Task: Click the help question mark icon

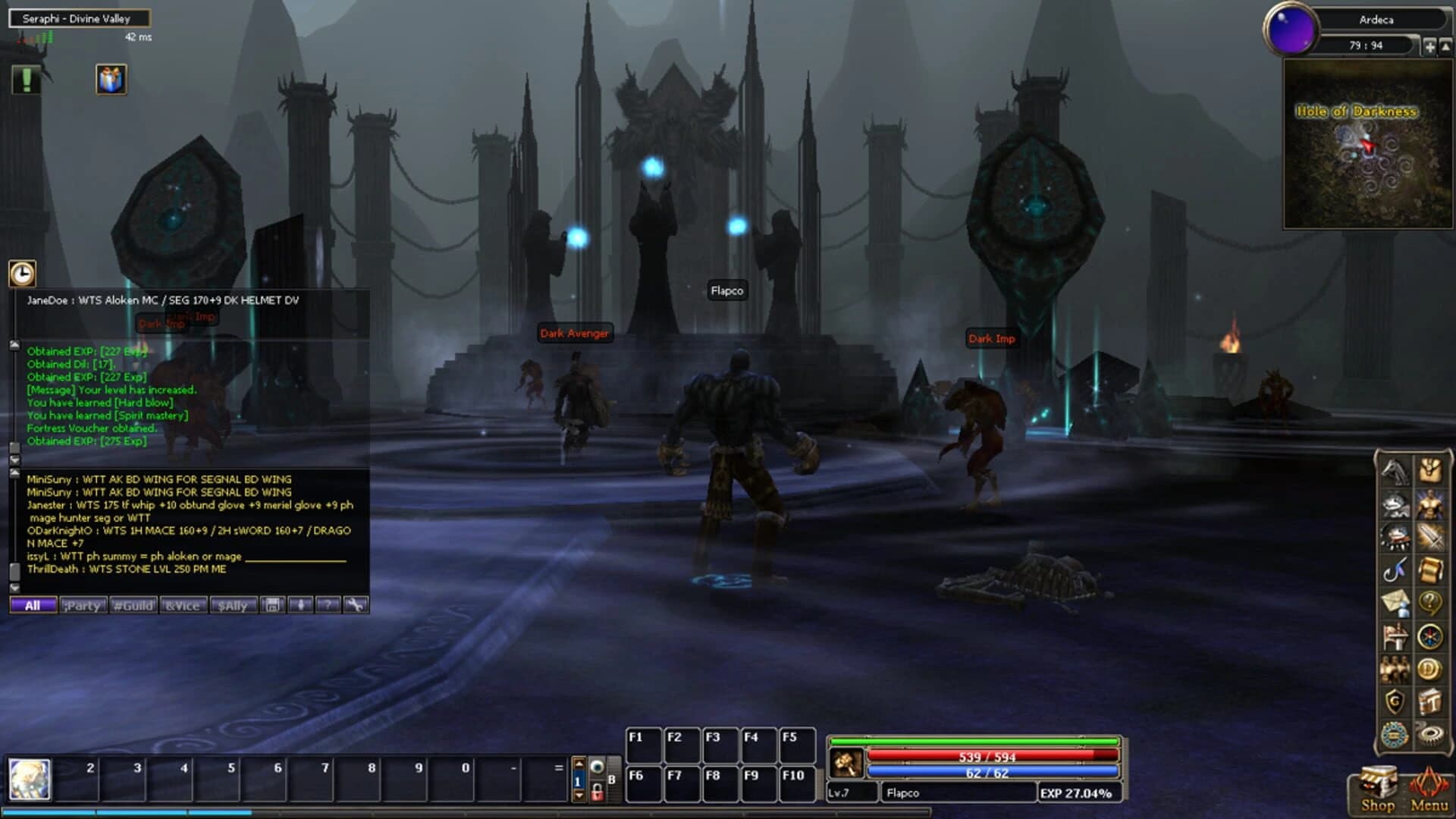Action: pos(1430,602)
